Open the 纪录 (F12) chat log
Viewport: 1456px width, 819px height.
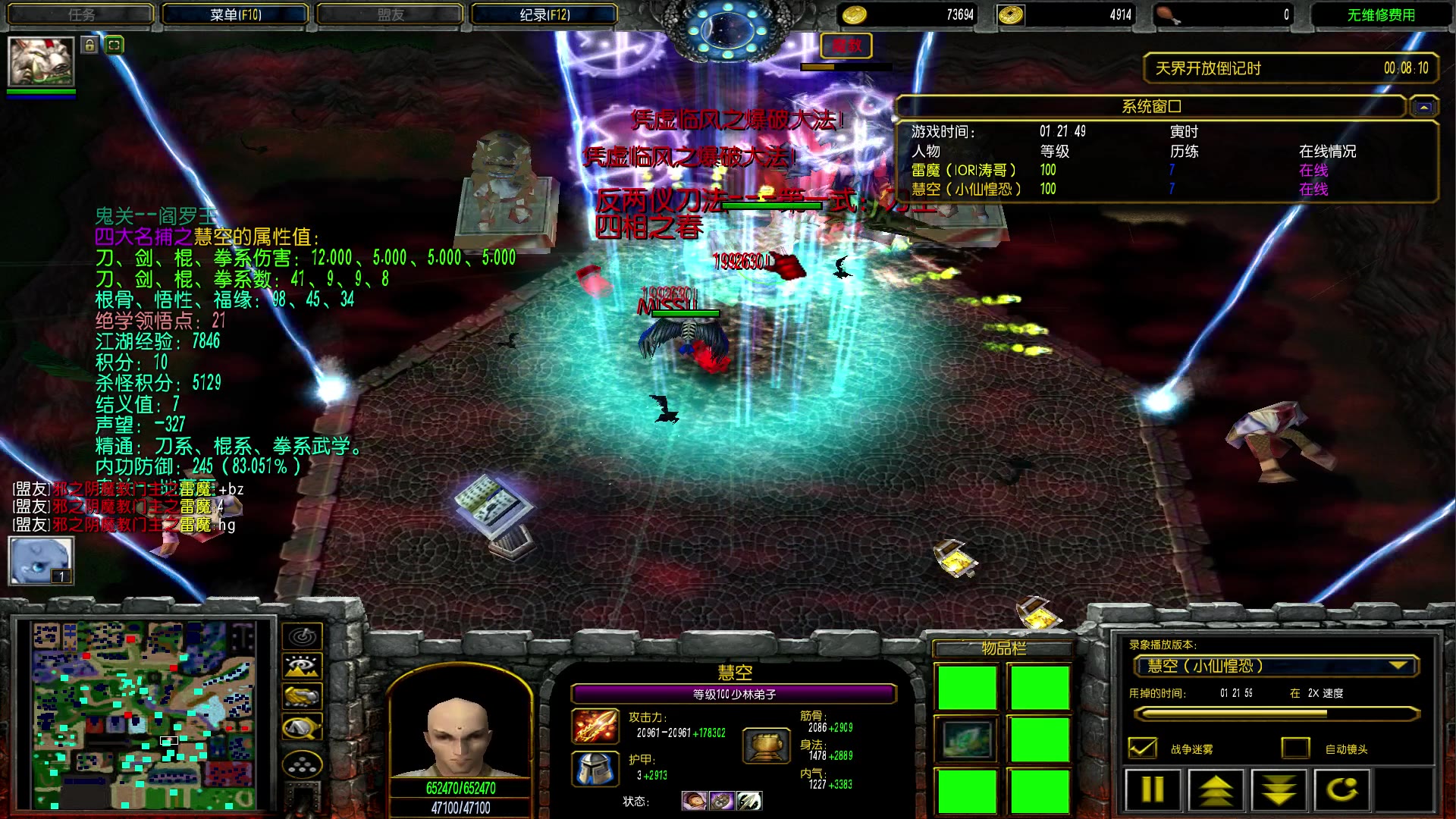pos(544,14)
